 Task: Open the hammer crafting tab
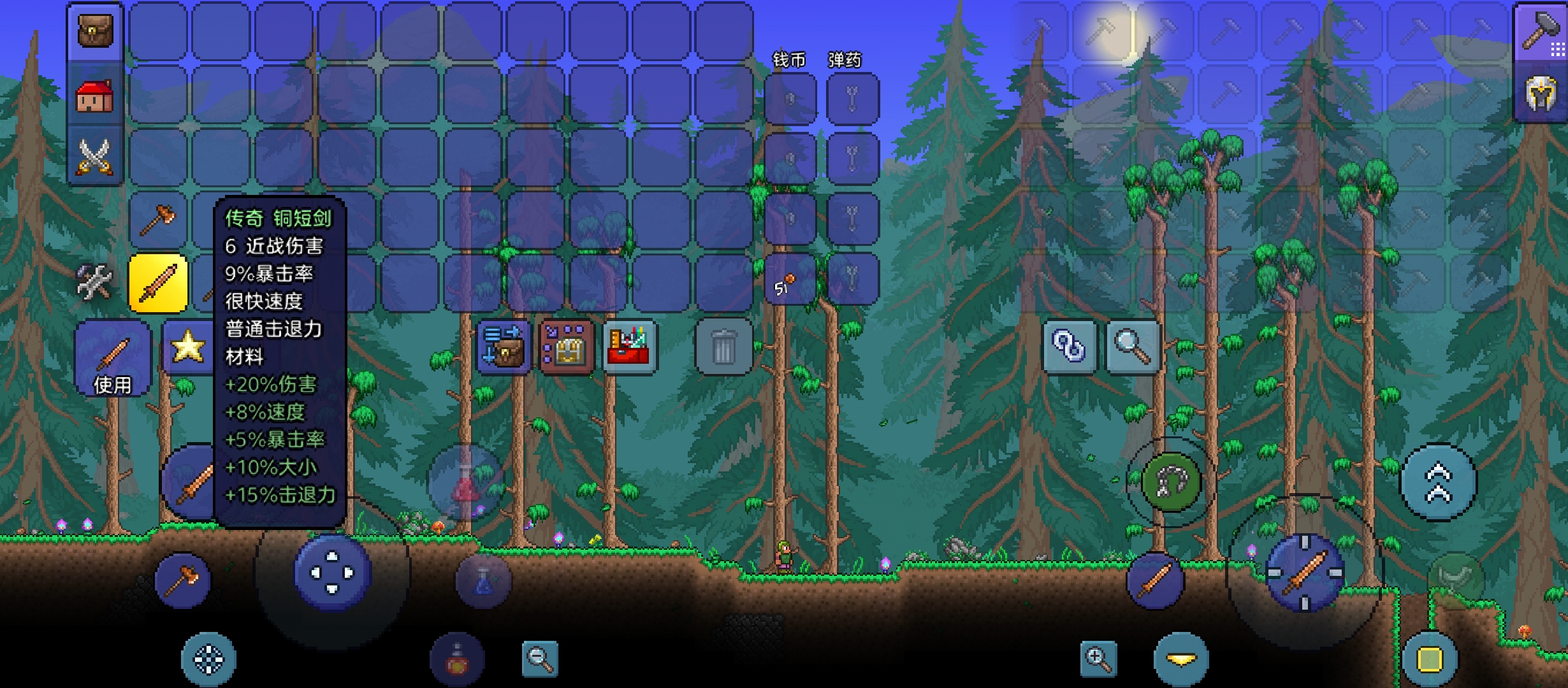(x=1540, y=32)
